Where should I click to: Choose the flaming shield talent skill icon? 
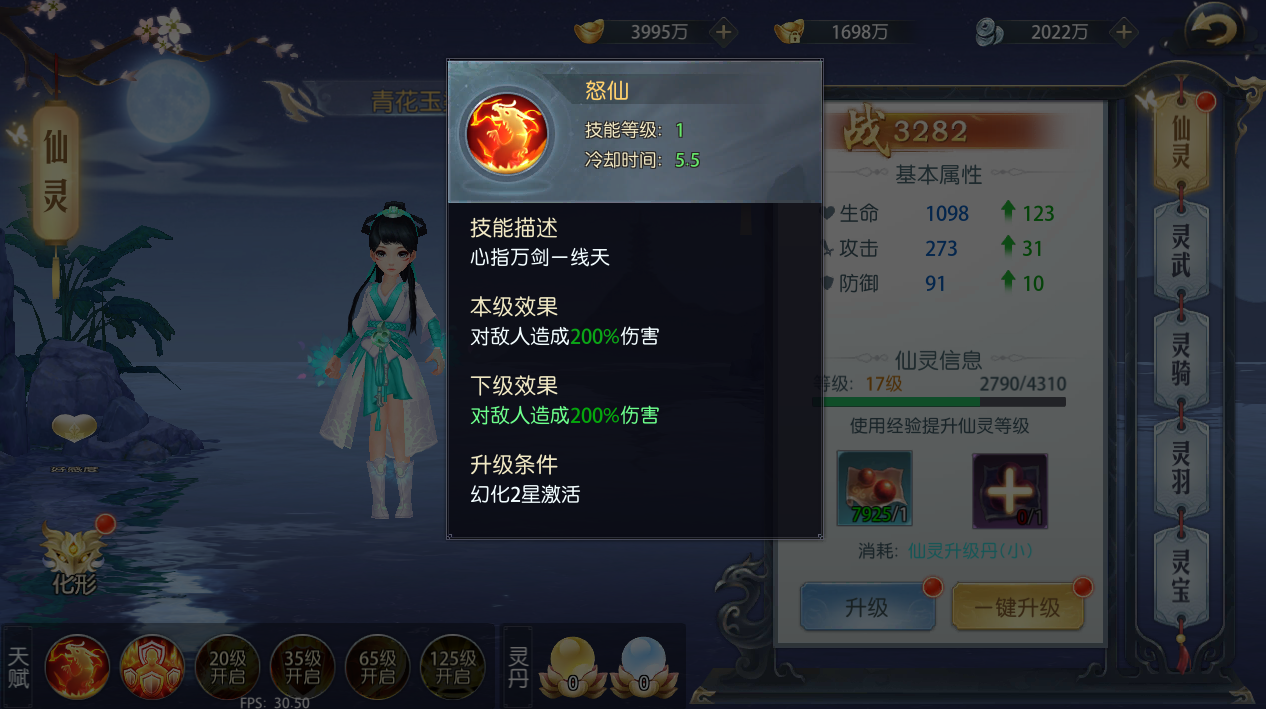point(152,666)
